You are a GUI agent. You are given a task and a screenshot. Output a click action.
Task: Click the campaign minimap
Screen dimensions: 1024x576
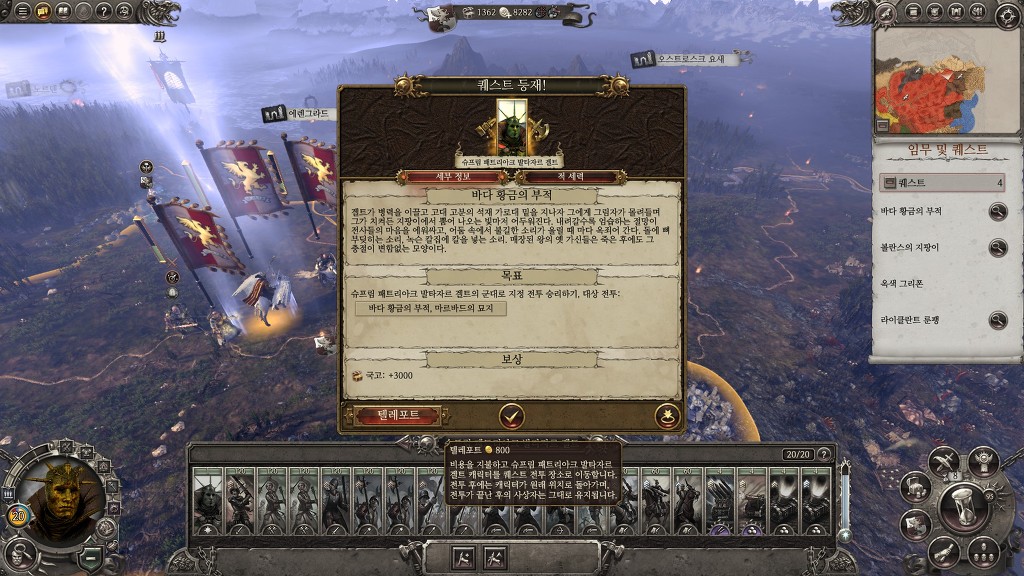946,81
